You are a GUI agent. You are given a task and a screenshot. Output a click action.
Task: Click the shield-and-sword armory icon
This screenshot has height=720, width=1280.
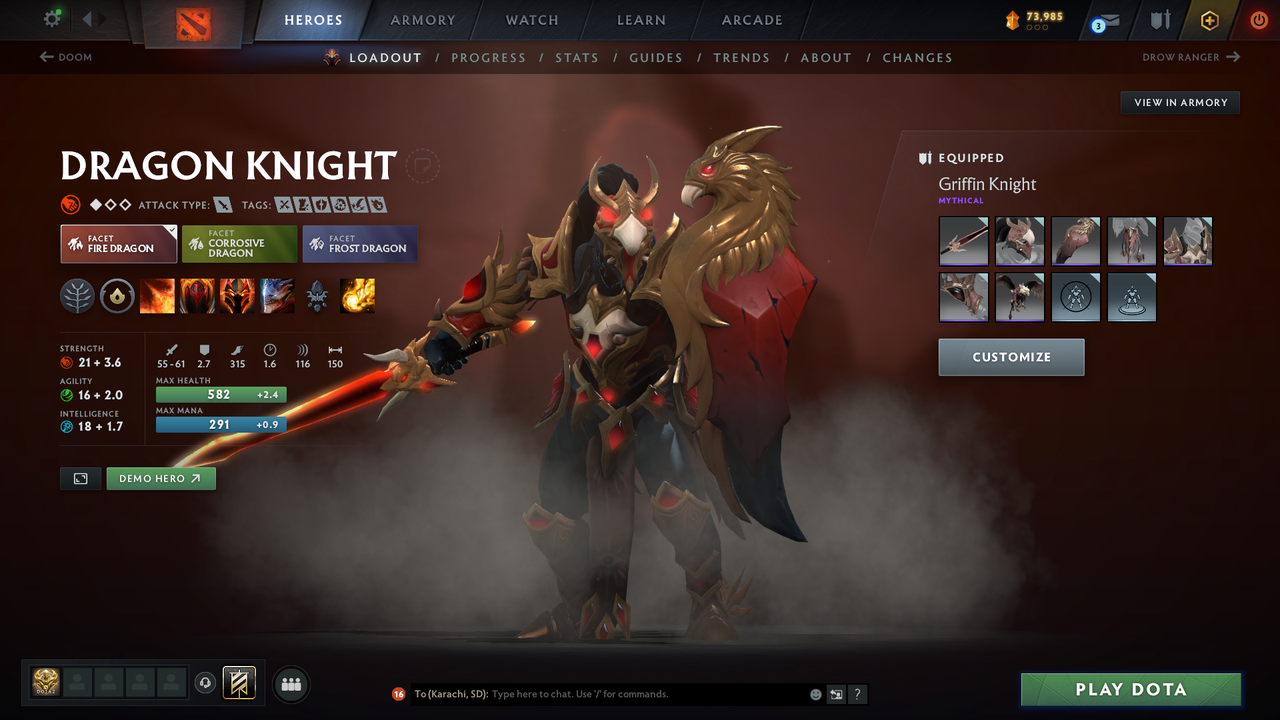point(1160,20)
